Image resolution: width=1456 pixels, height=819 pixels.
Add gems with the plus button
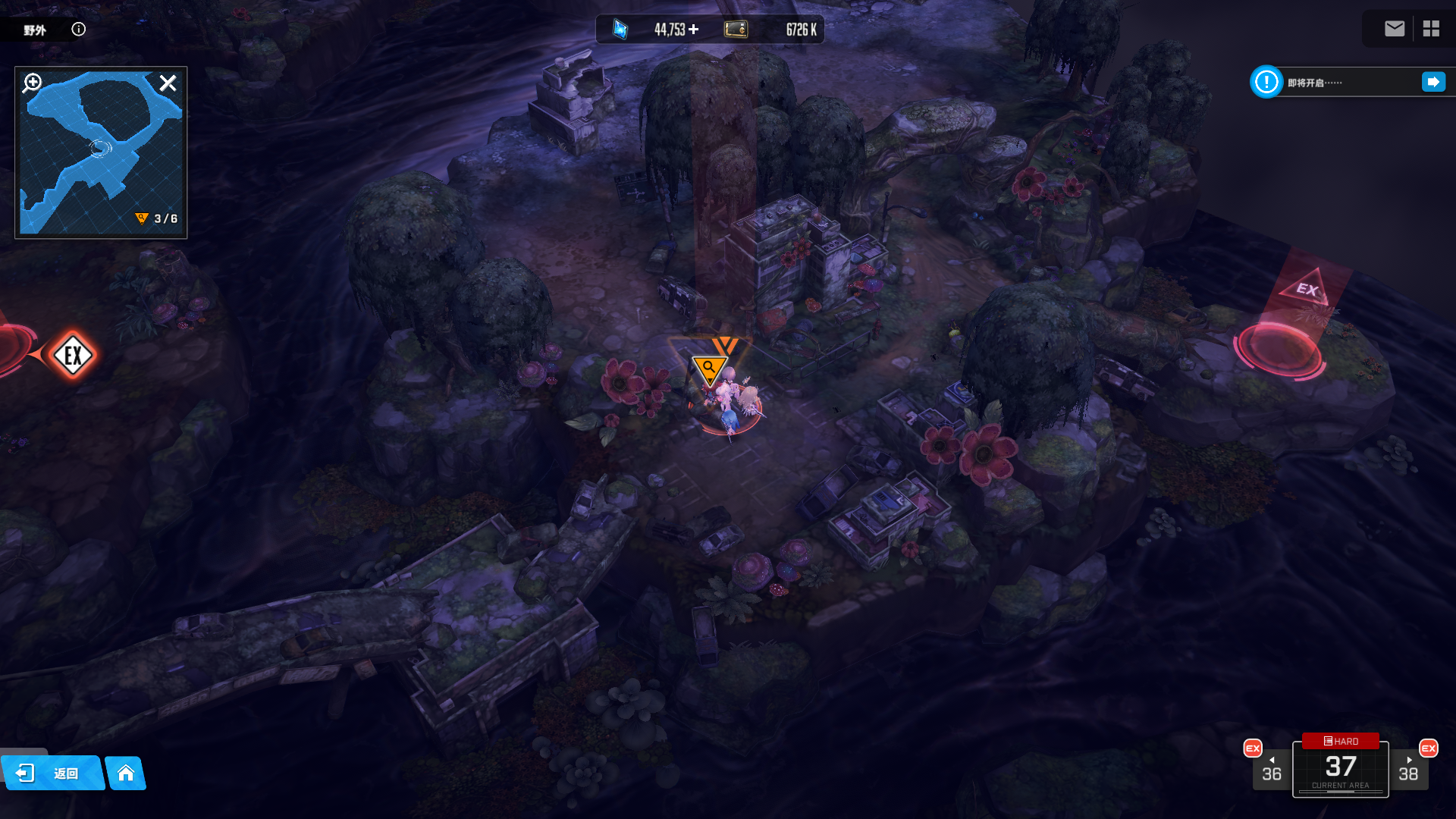[694, 30]
